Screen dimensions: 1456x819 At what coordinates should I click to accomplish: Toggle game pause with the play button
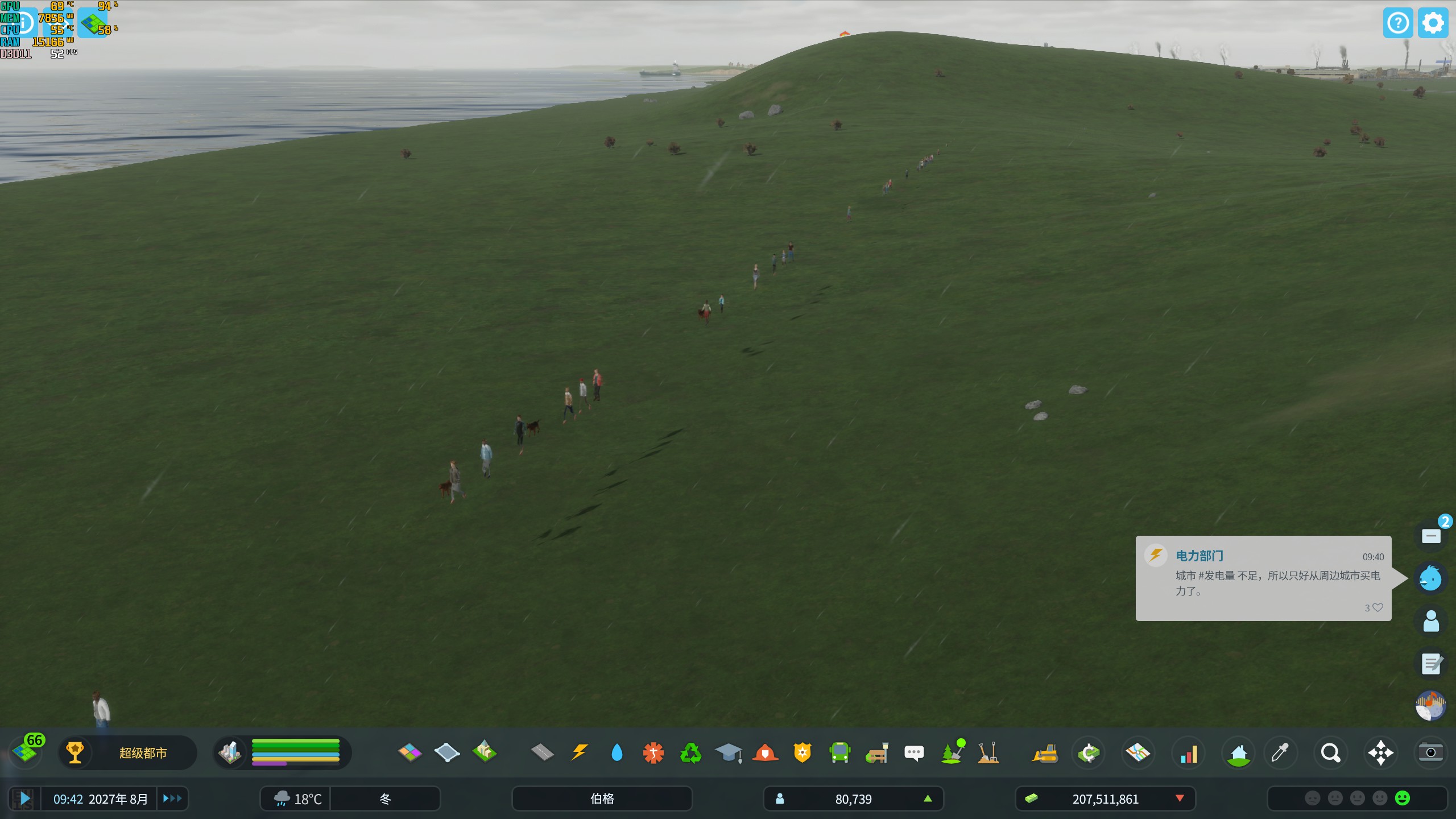point(26,799)
